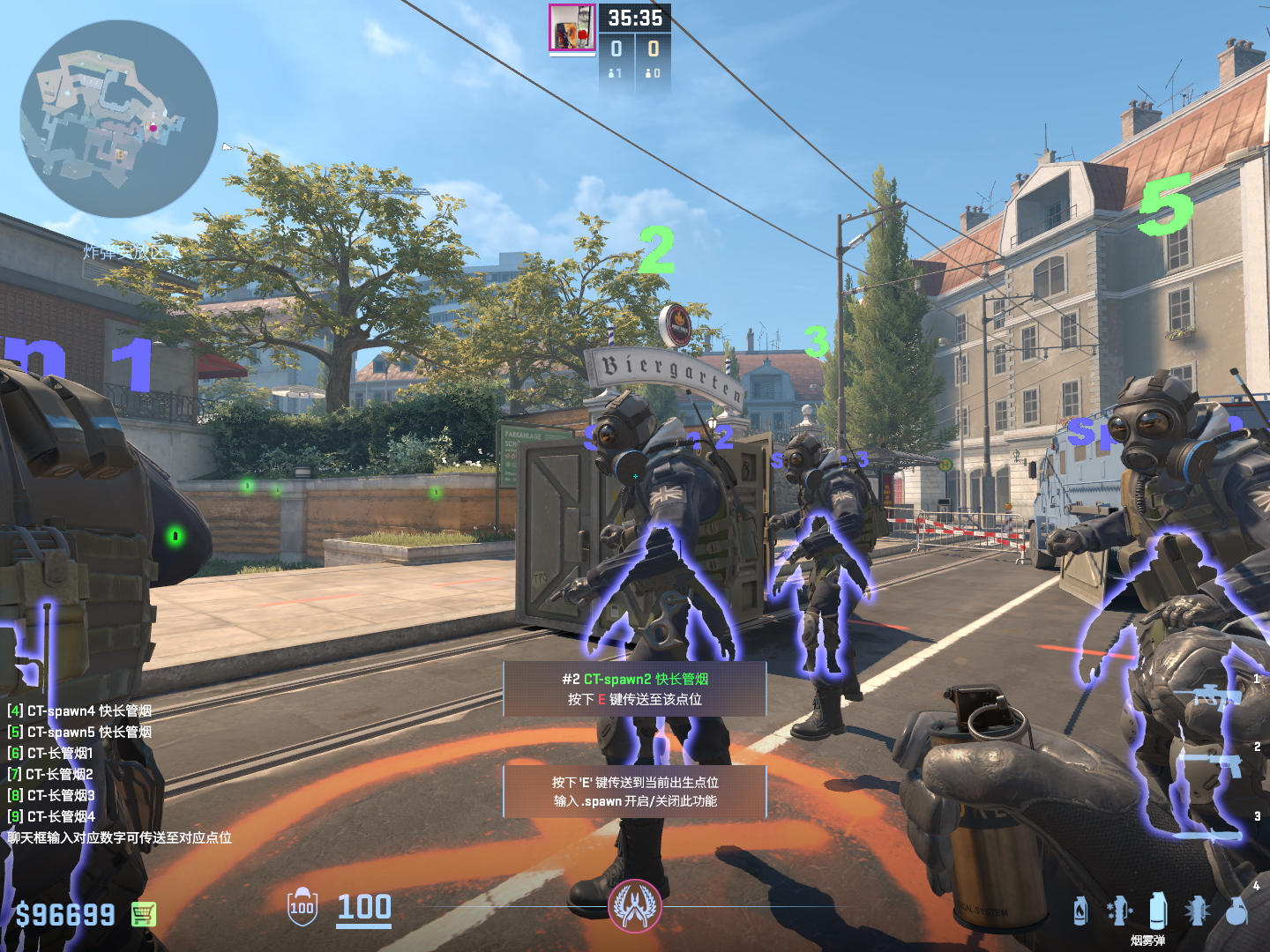Choose the smoke grenade icon

[x=1158, y=910]
